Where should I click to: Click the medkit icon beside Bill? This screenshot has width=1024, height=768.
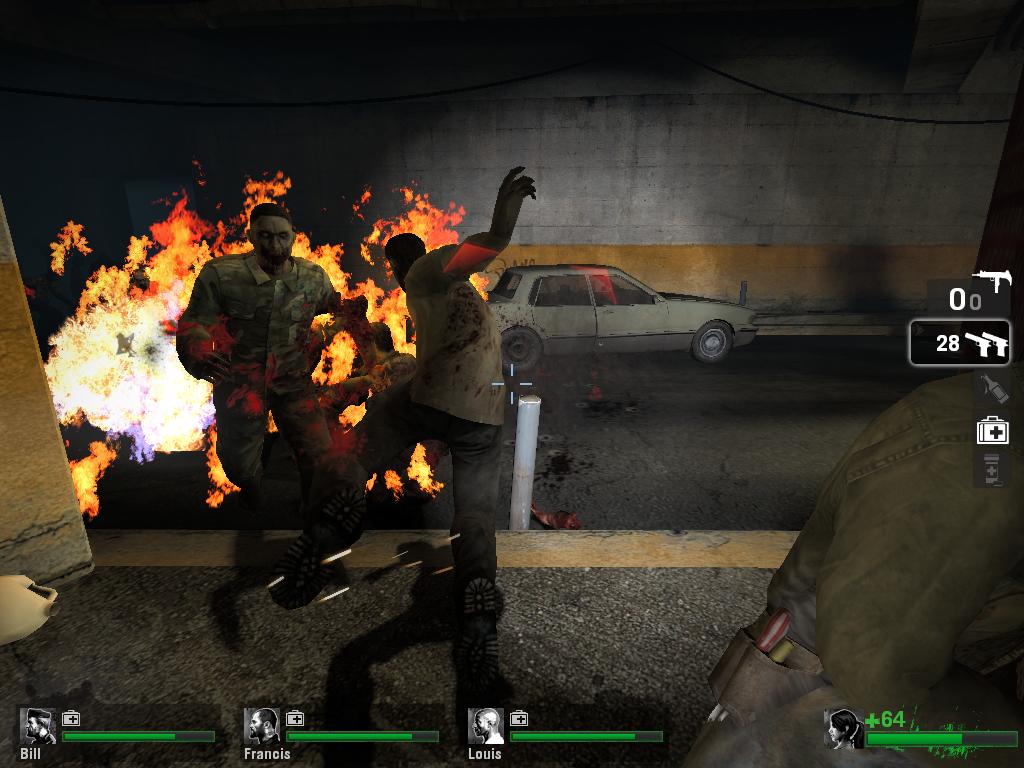pyautogui.click(x=71, y=719)
